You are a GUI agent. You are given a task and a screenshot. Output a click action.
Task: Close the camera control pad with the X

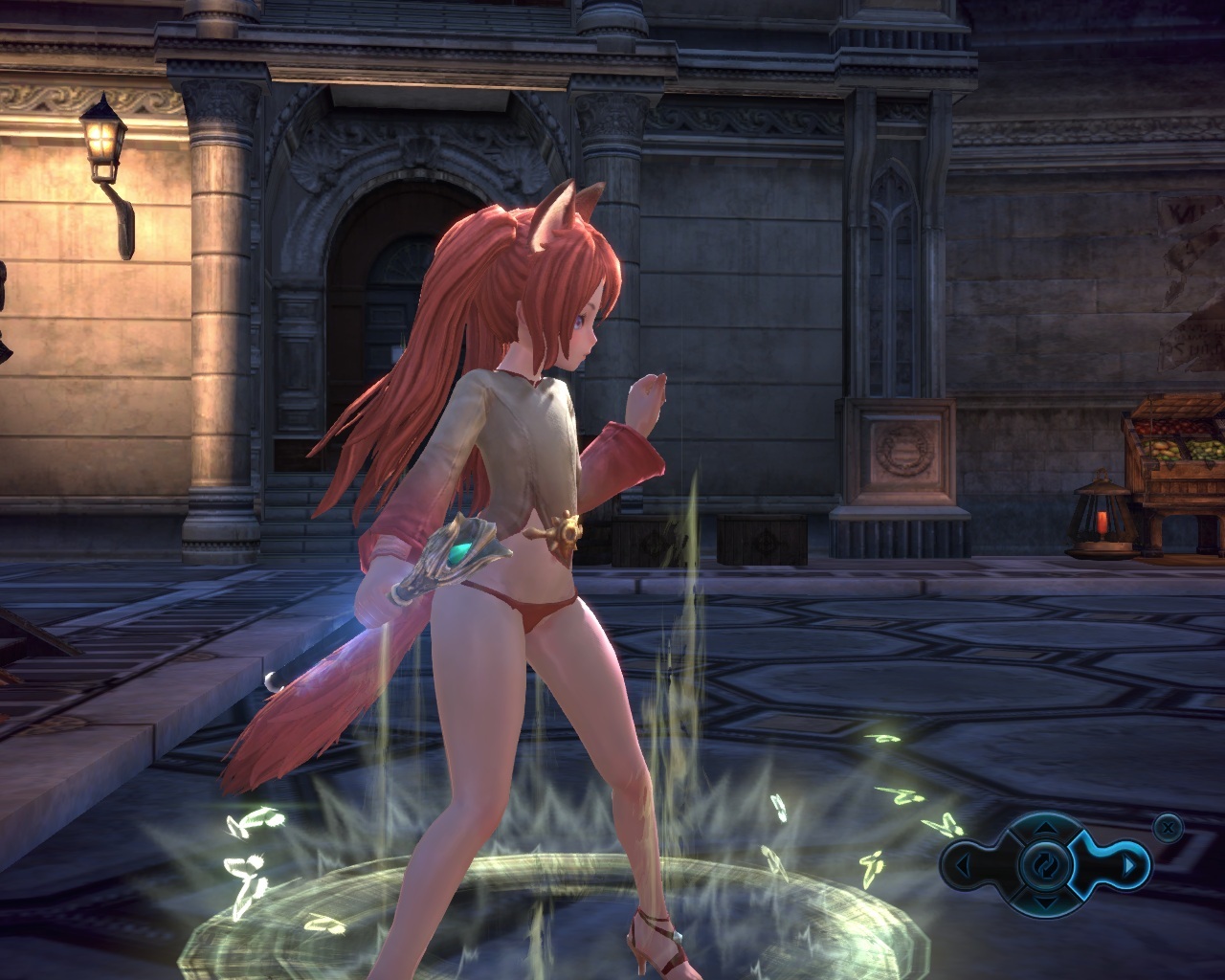tap(1168, 826)
